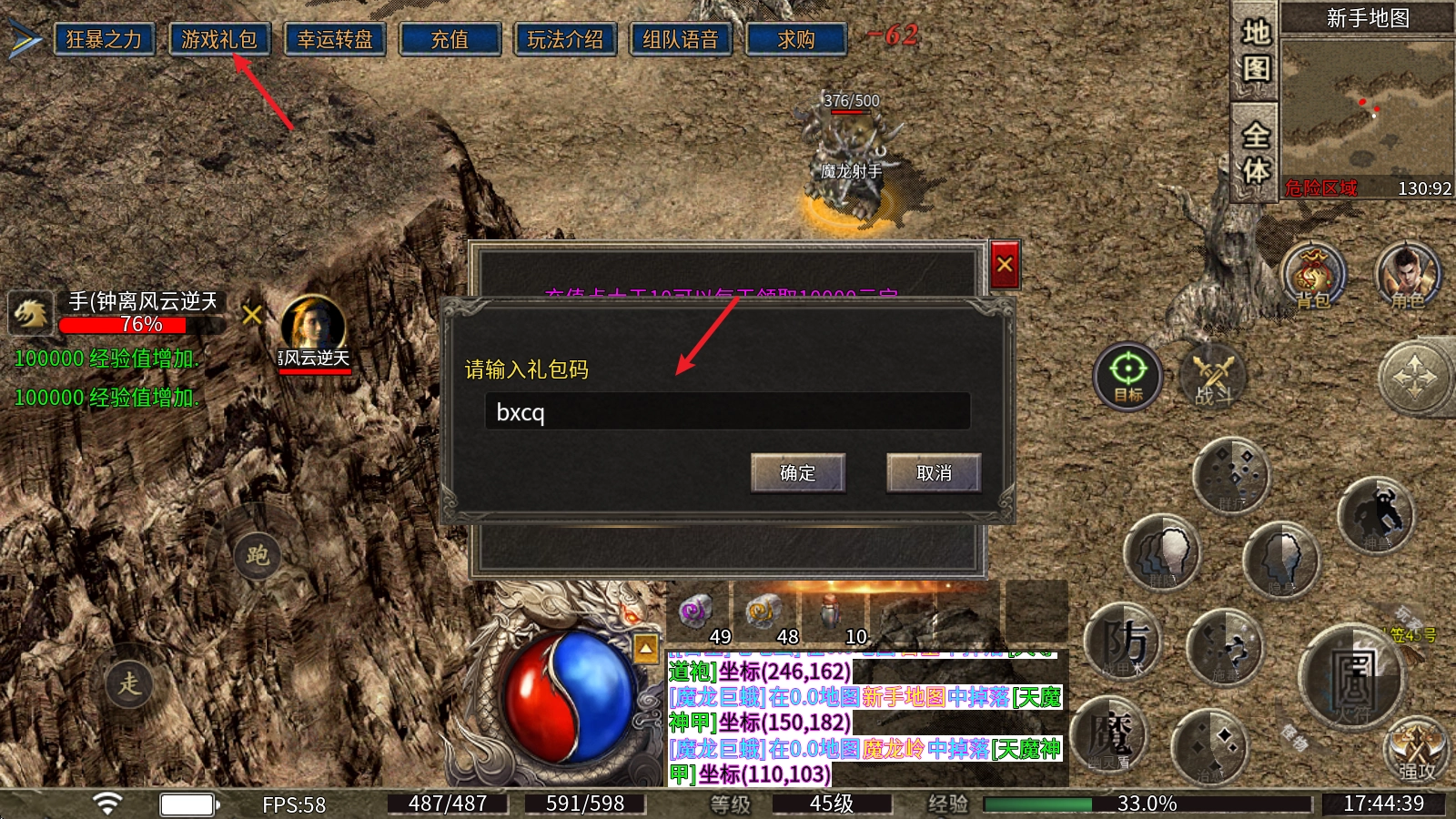
Task: Open the 组队语音 team voice menu
Action: tap(681, 40)
